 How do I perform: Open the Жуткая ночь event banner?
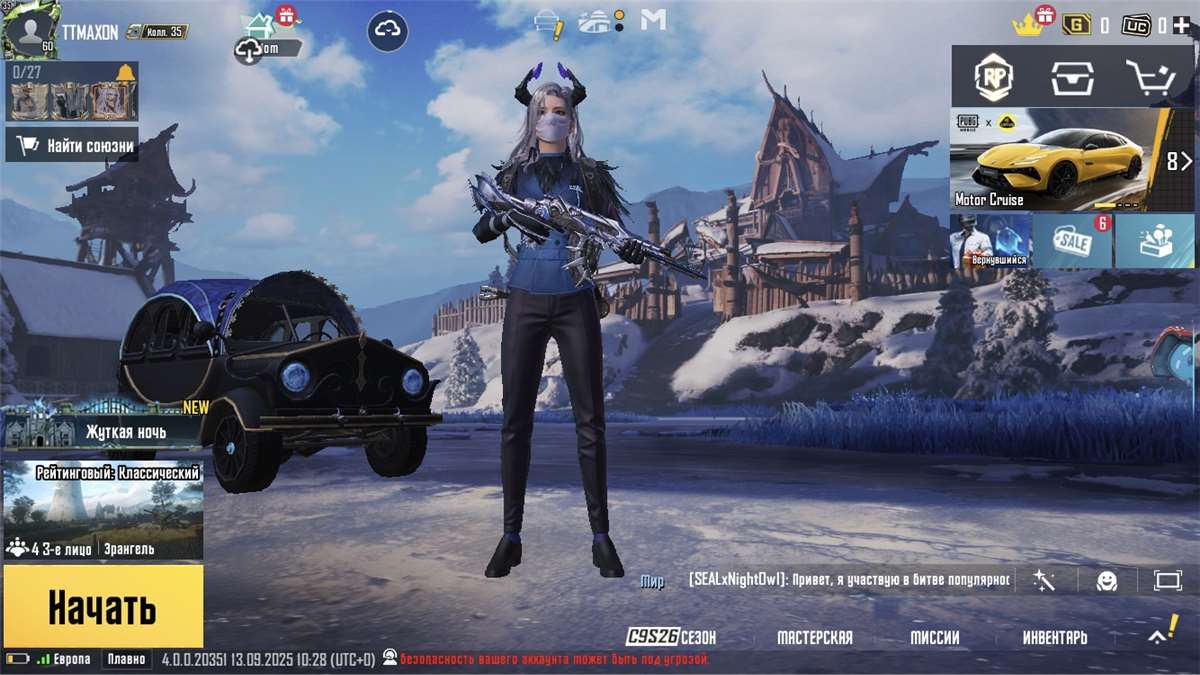click(x=103, y=430)
